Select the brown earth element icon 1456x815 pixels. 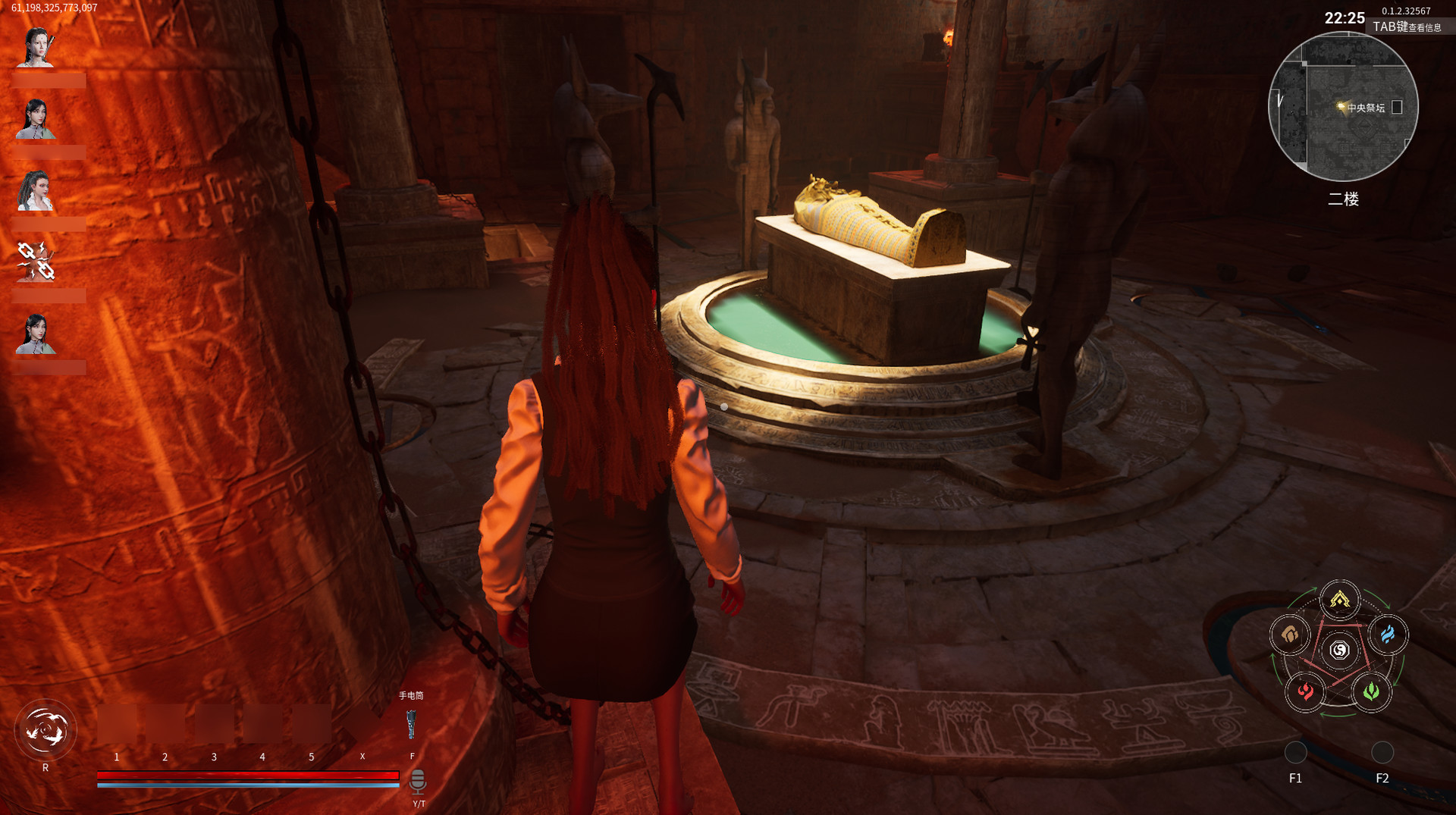click(1291, 635)
